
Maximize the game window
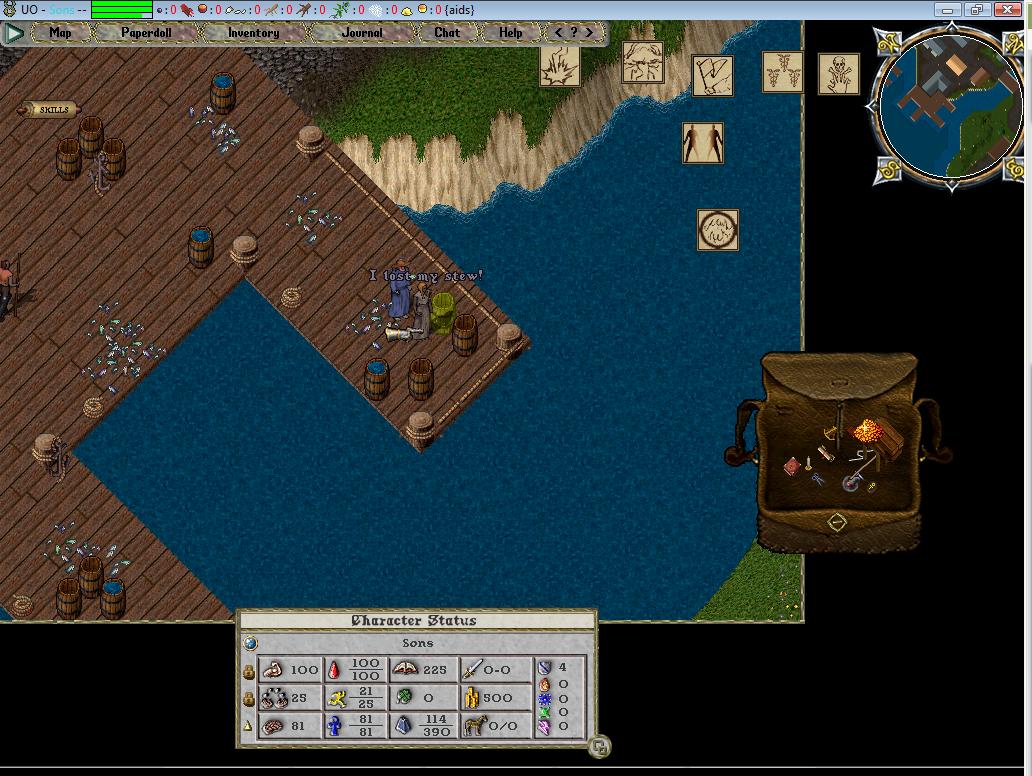(976, 10)
